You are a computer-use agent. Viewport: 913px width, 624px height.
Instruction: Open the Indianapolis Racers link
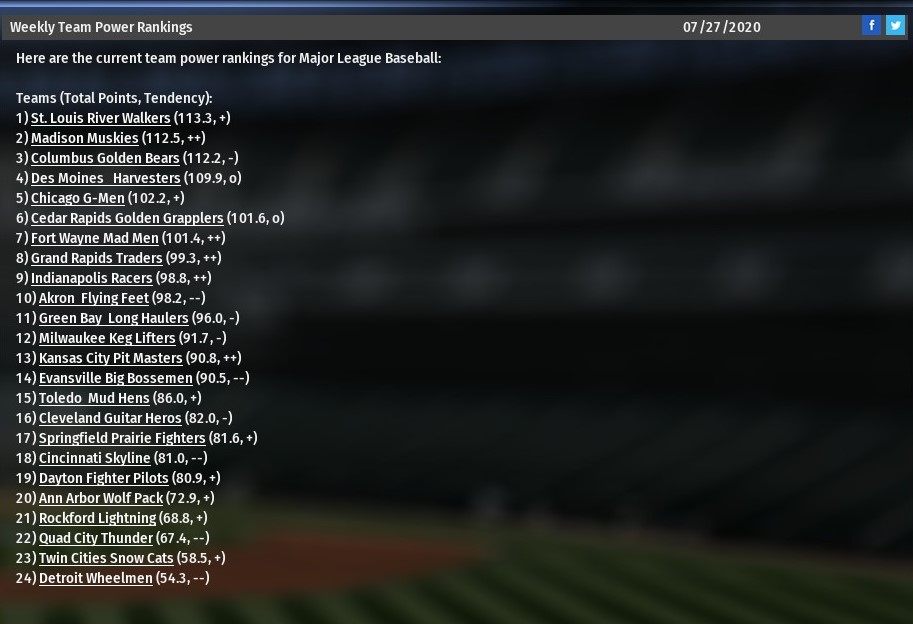tap(91, 278)
